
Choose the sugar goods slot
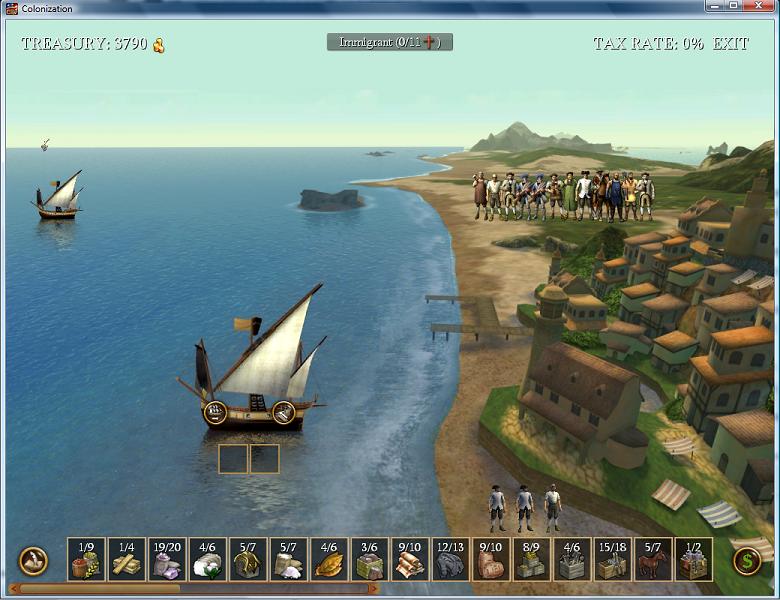(288, 560)
